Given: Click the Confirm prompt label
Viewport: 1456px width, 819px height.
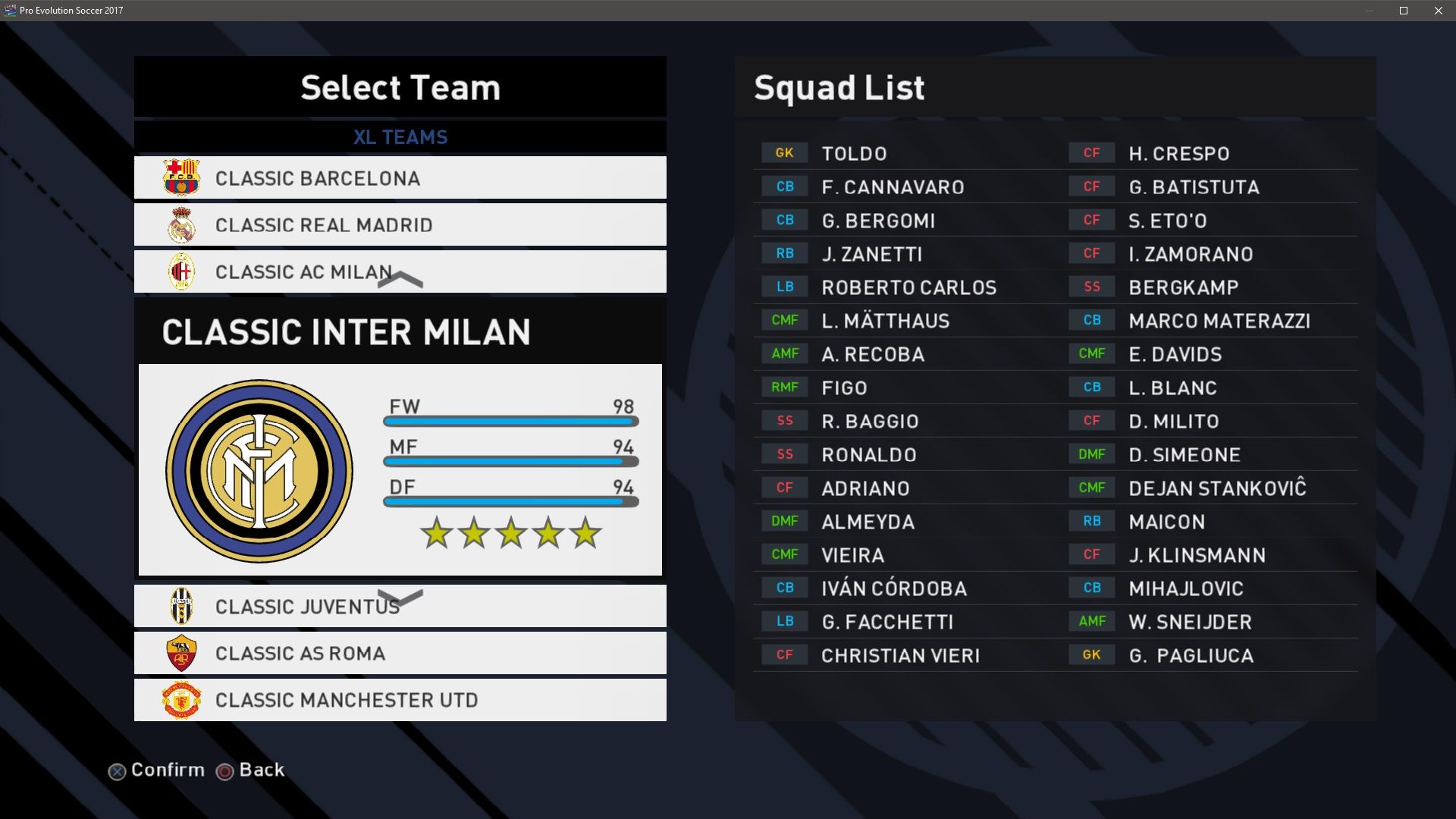Looking at the screenshot, I should click(168, 770).
